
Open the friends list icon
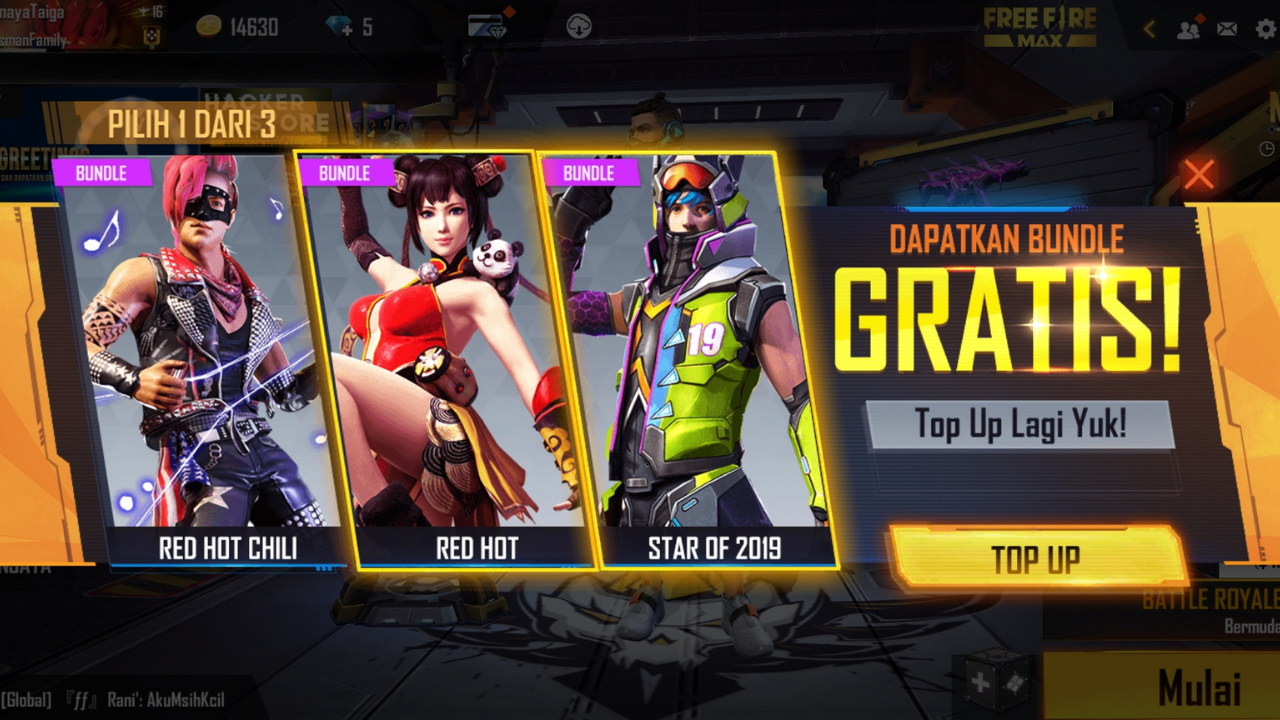[1188, 29]
